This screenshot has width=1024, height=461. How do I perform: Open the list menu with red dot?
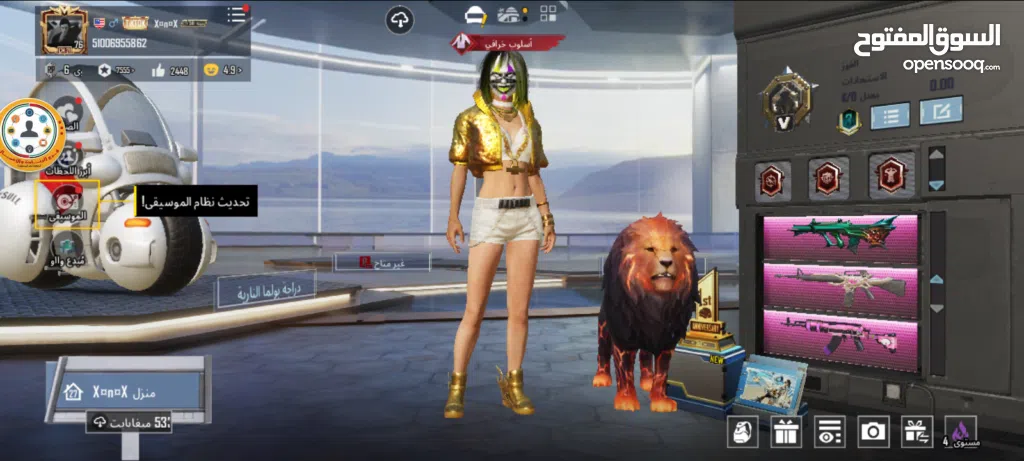click(x=236, y=15)
